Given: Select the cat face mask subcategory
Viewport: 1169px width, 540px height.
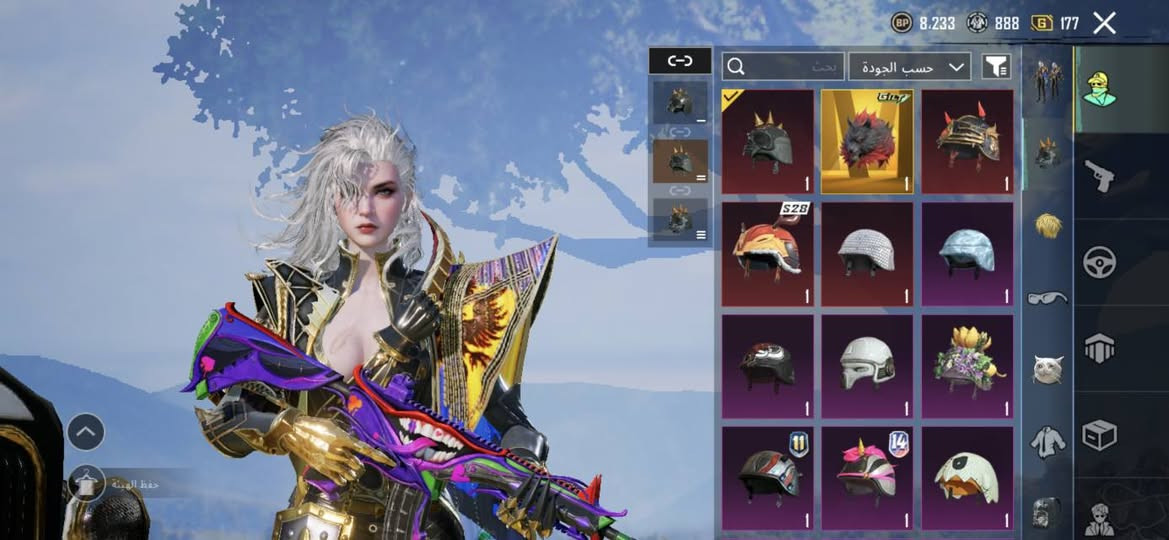Looking at the screenshot, I should pyautogui.click(x=1047, y=368).
